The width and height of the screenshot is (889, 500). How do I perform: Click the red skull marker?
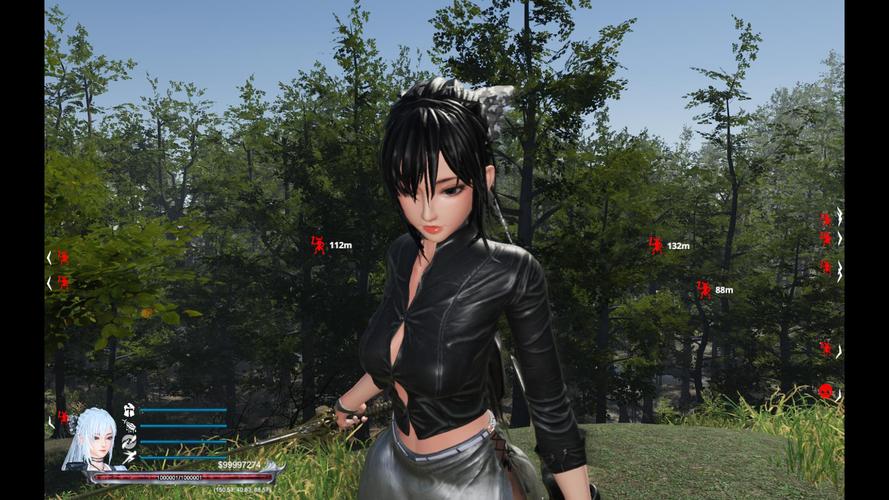pos(825,391)
